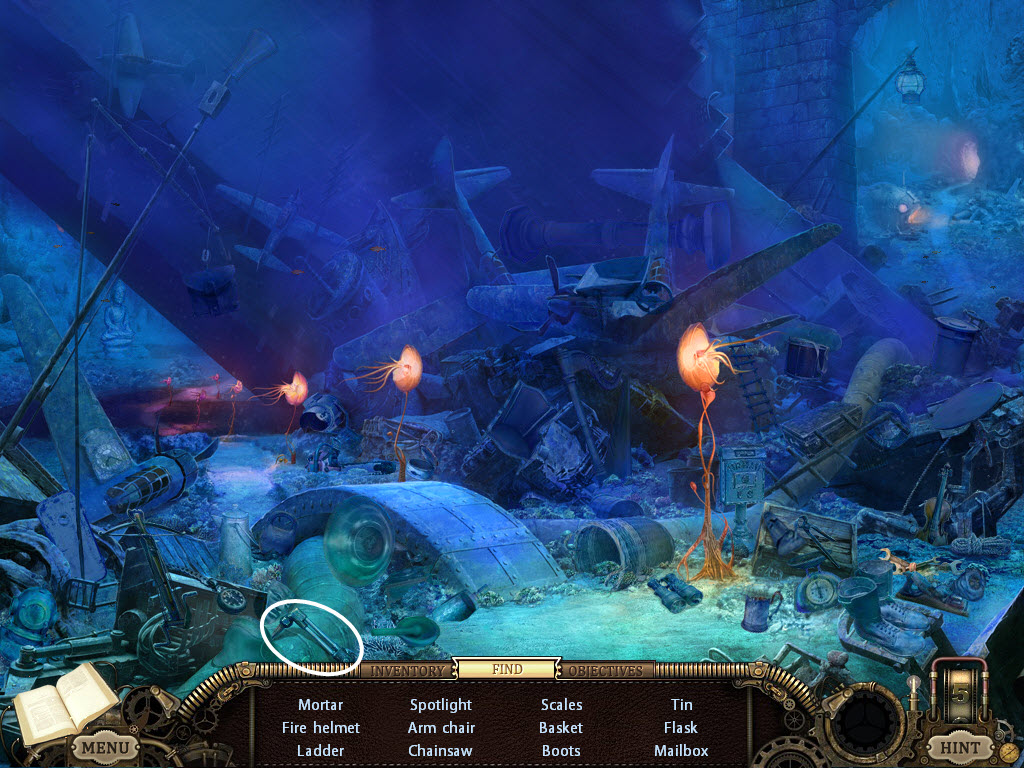Viewport: 1024px width, 768px height.
Task: Switch to the Inventory tab
Action: (x=407, y=670)
